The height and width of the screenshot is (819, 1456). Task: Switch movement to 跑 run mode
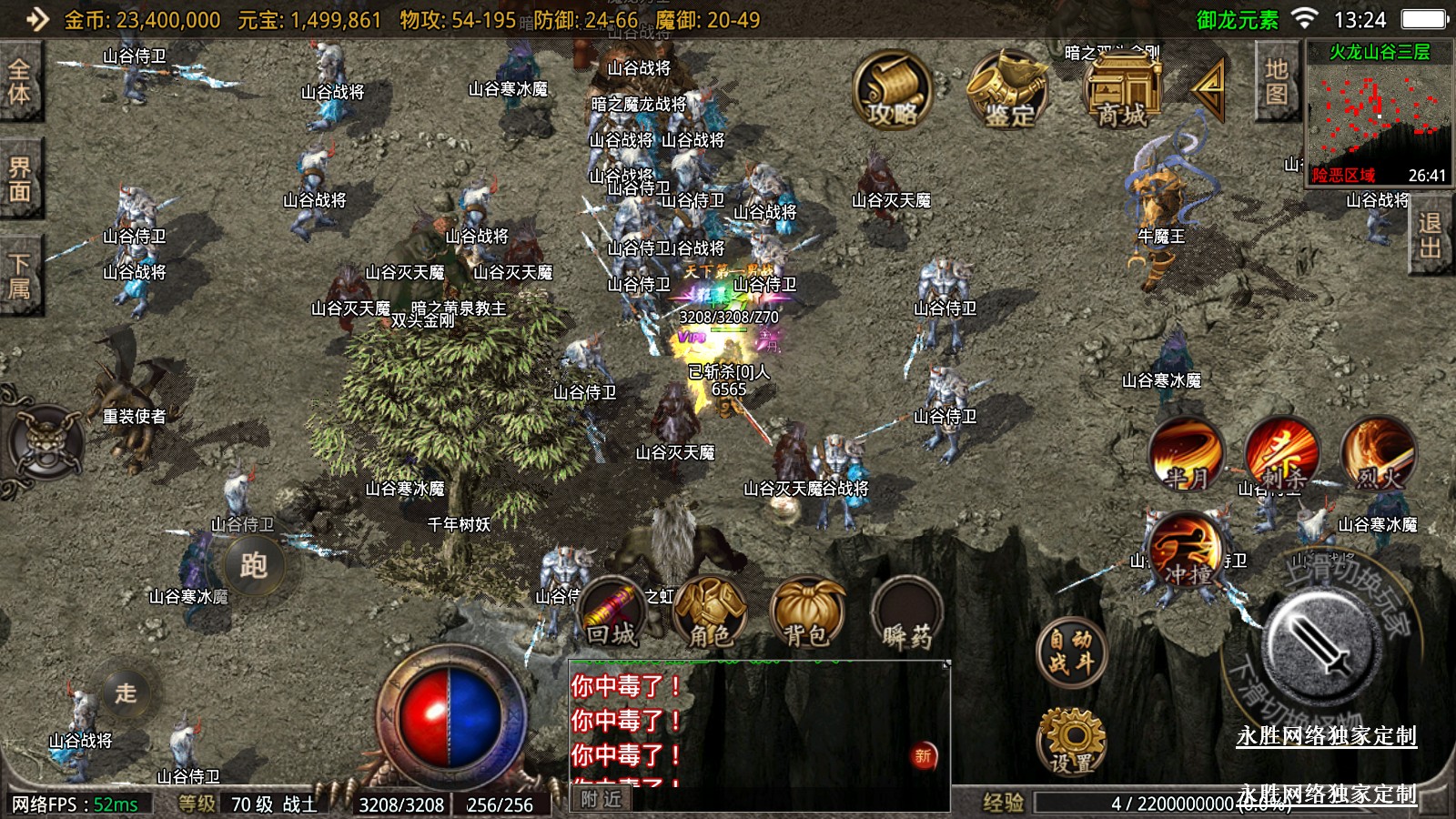click(x=254, y=565)
